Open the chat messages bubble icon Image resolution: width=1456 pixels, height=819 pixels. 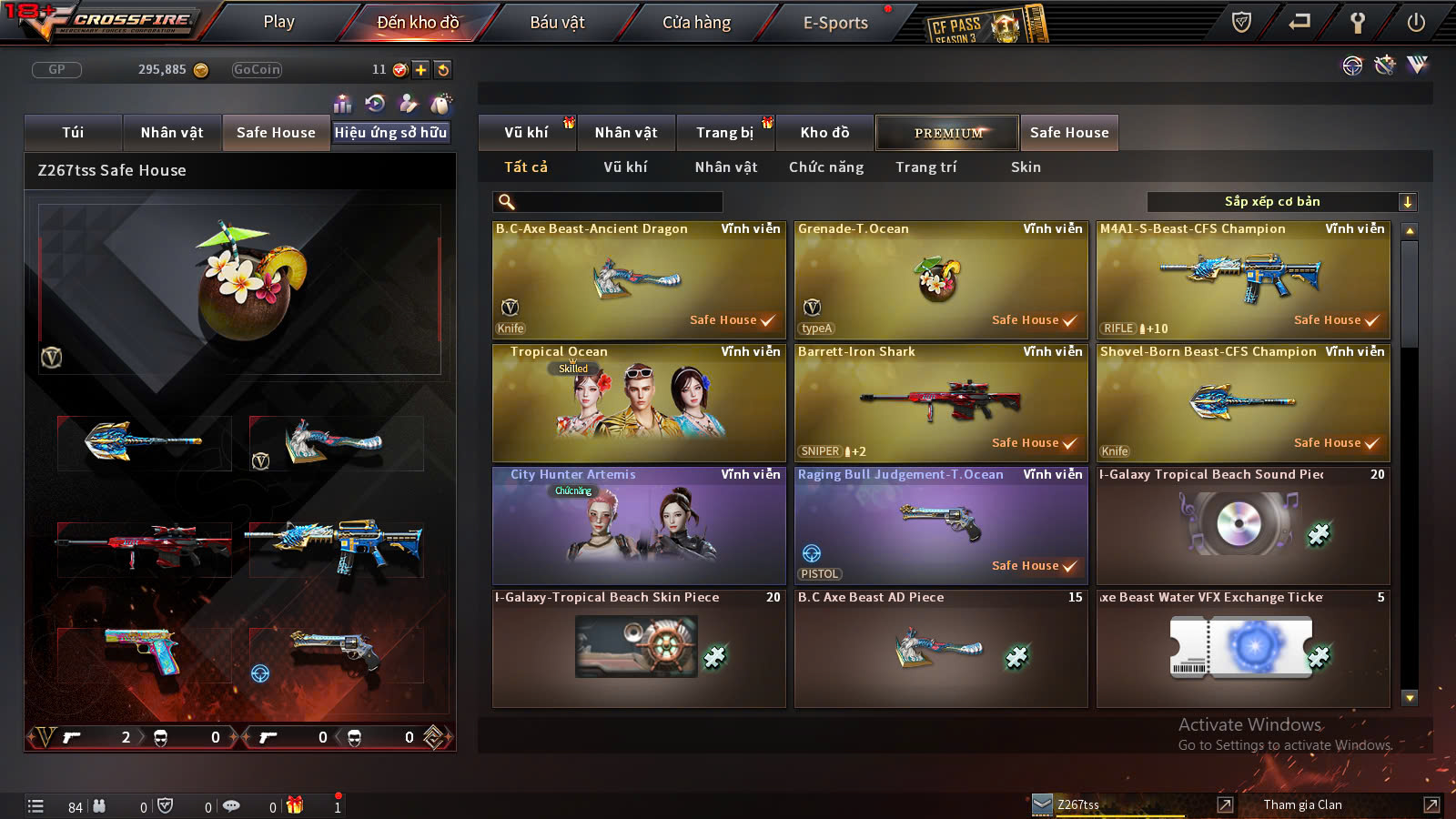point(232,804)
